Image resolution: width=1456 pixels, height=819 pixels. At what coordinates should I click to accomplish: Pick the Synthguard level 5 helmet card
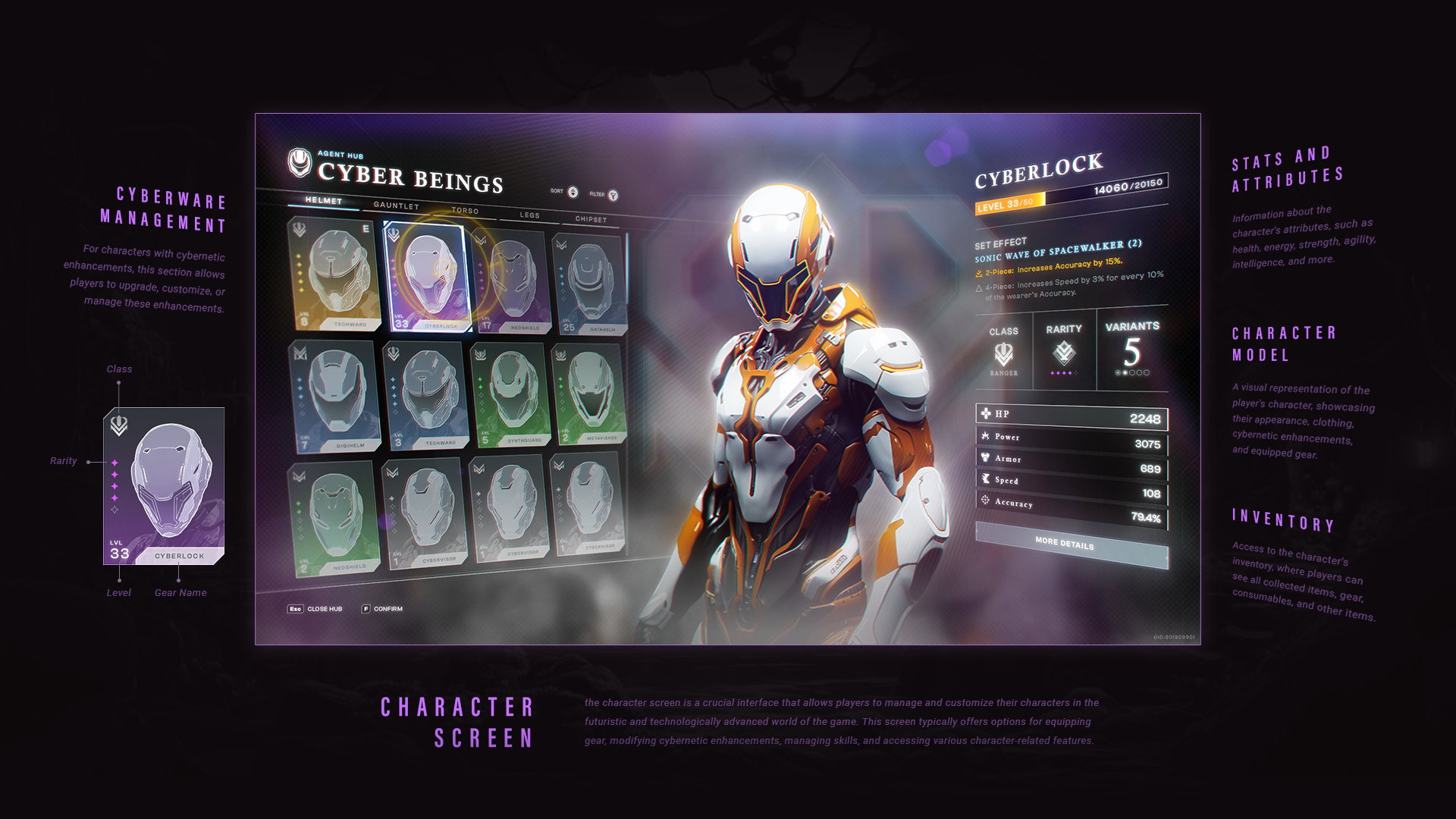(510, 394)
